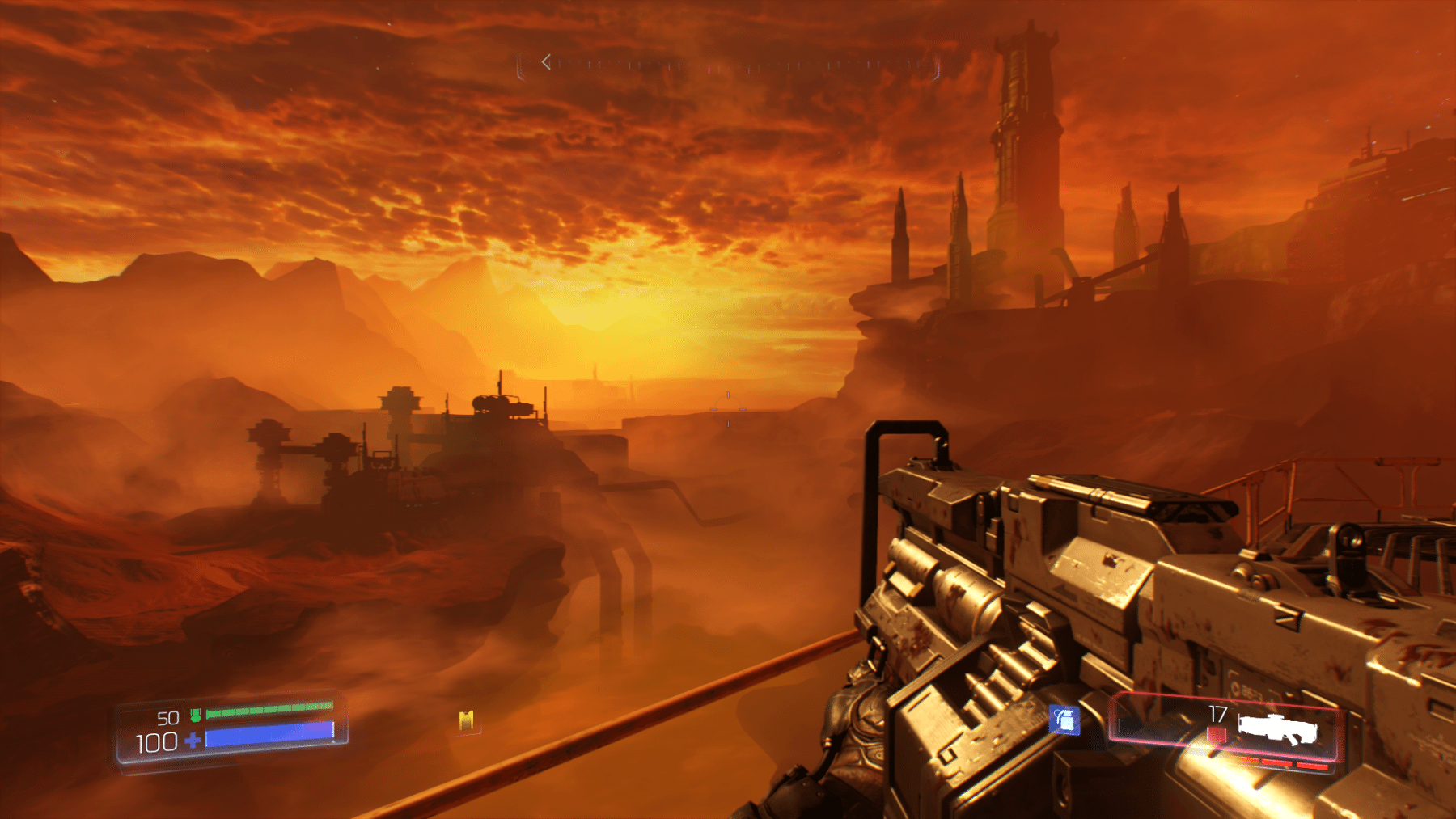Click the green armor icon
1456x819 pixels.
(195, 715)
